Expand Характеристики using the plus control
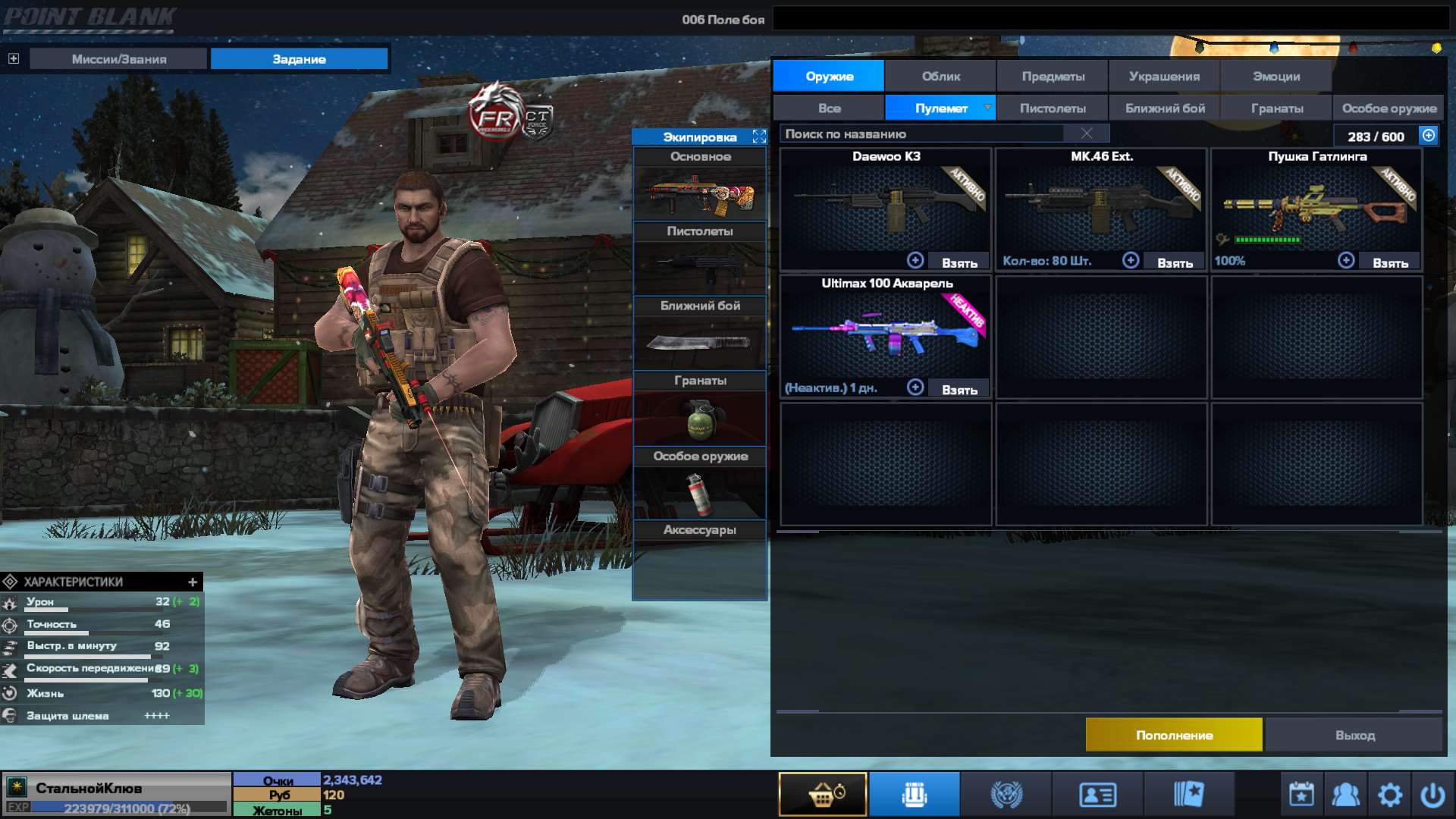Screen dimensions: 1456x819 (192, 582)
